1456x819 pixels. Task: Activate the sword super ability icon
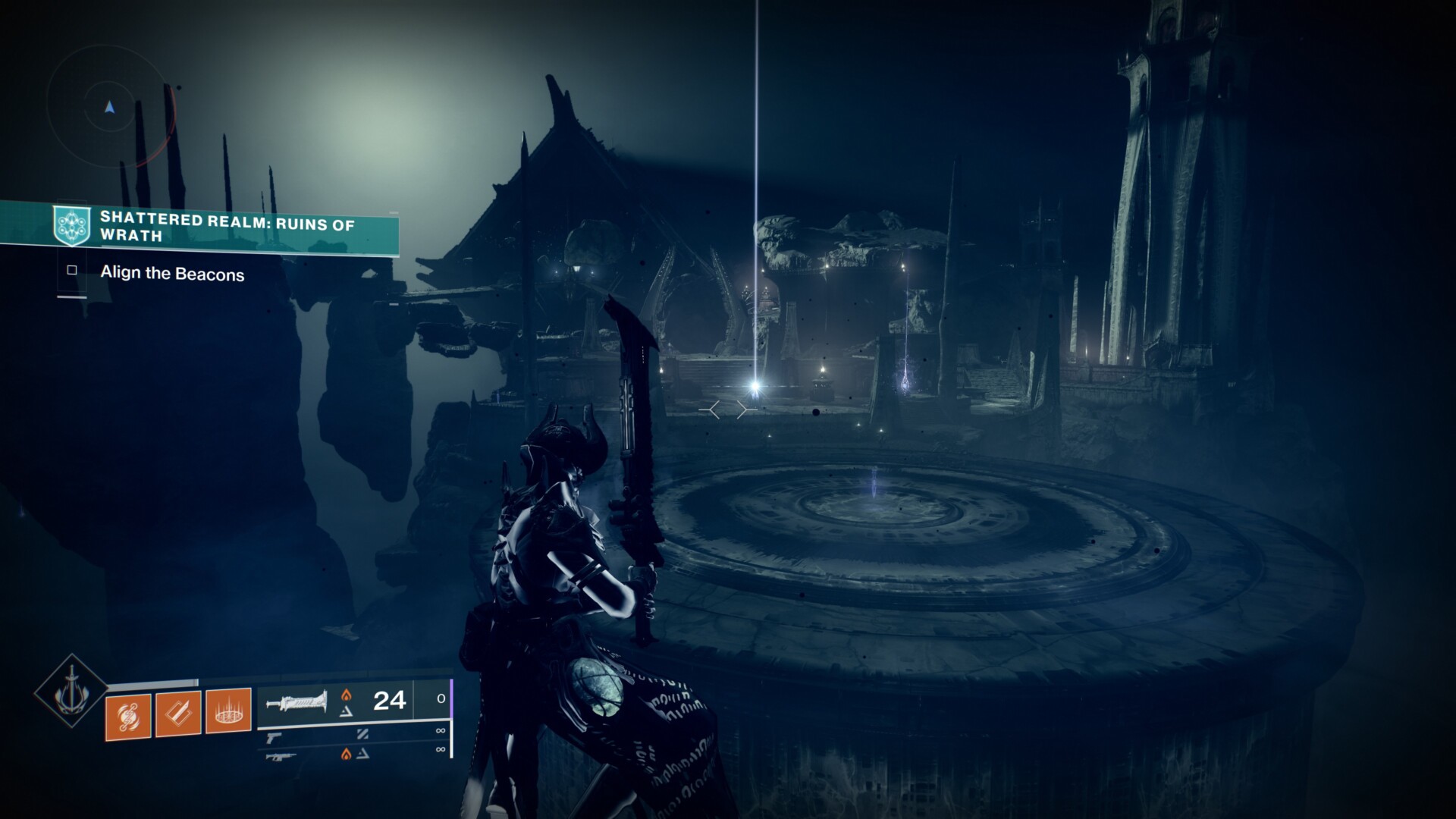click(71, 691)
